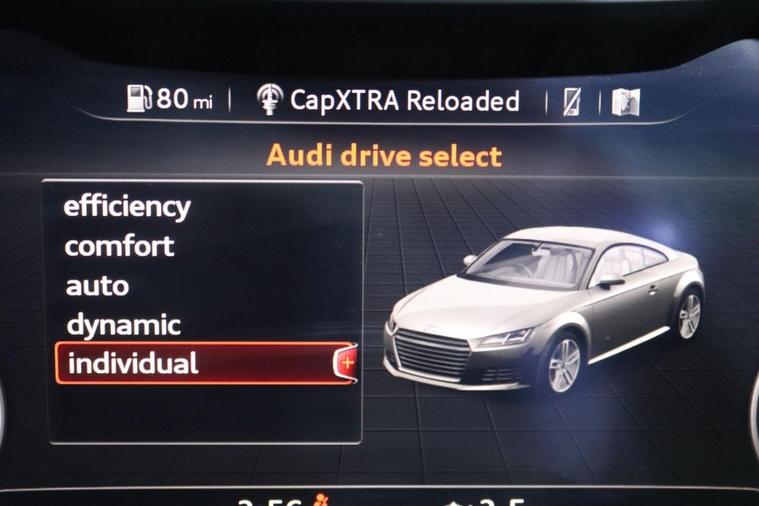Select the efficiency drive mode
Image resolution: width=759 pixels, height=506 pixels.
pos(126,207)
